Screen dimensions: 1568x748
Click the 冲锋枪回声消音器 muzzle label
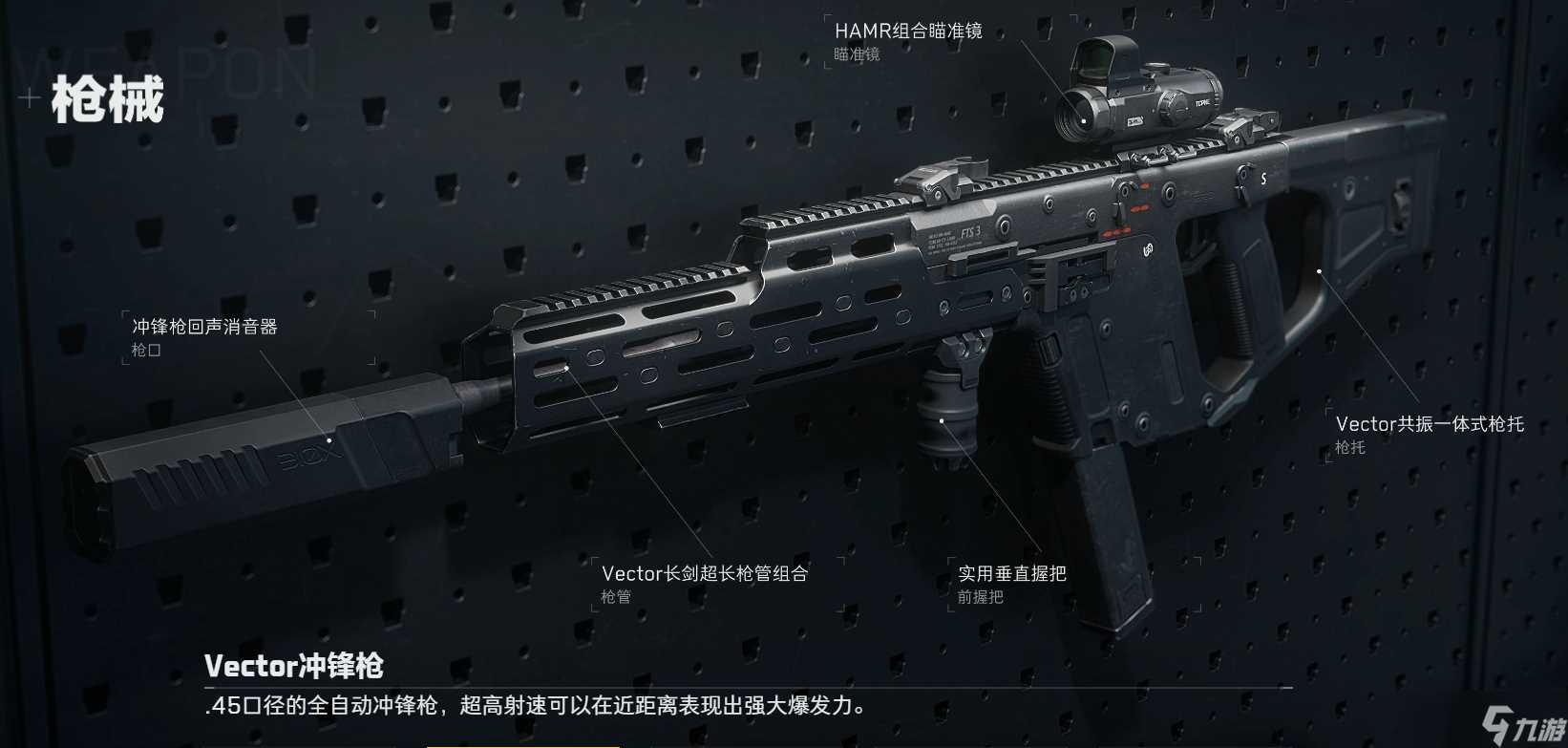(x=204, y=325)
